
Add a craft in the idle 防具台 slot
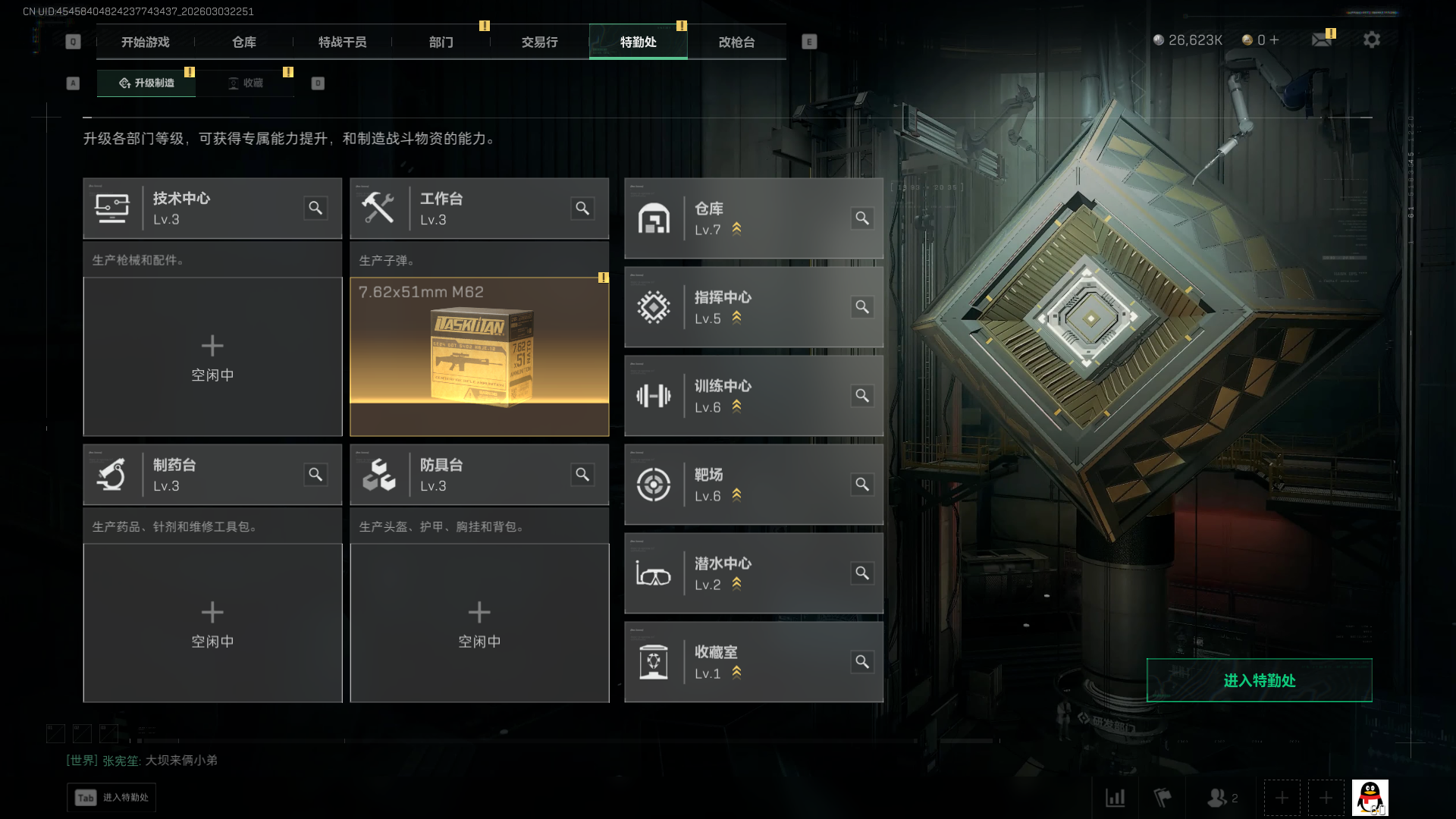[x=479, y=623]
